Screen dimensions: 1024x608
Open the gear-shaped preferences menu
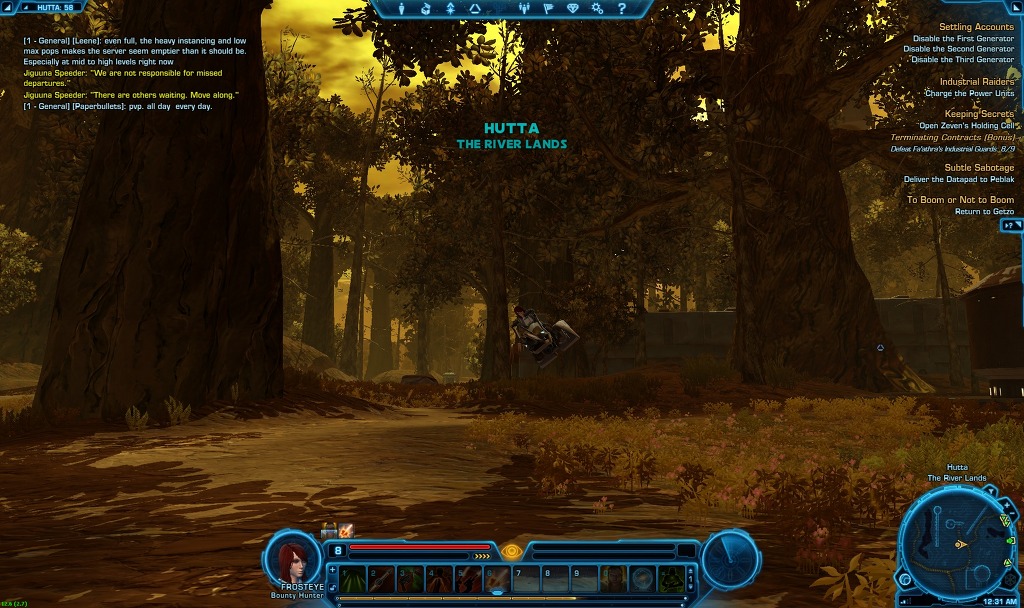coord(597,9)
